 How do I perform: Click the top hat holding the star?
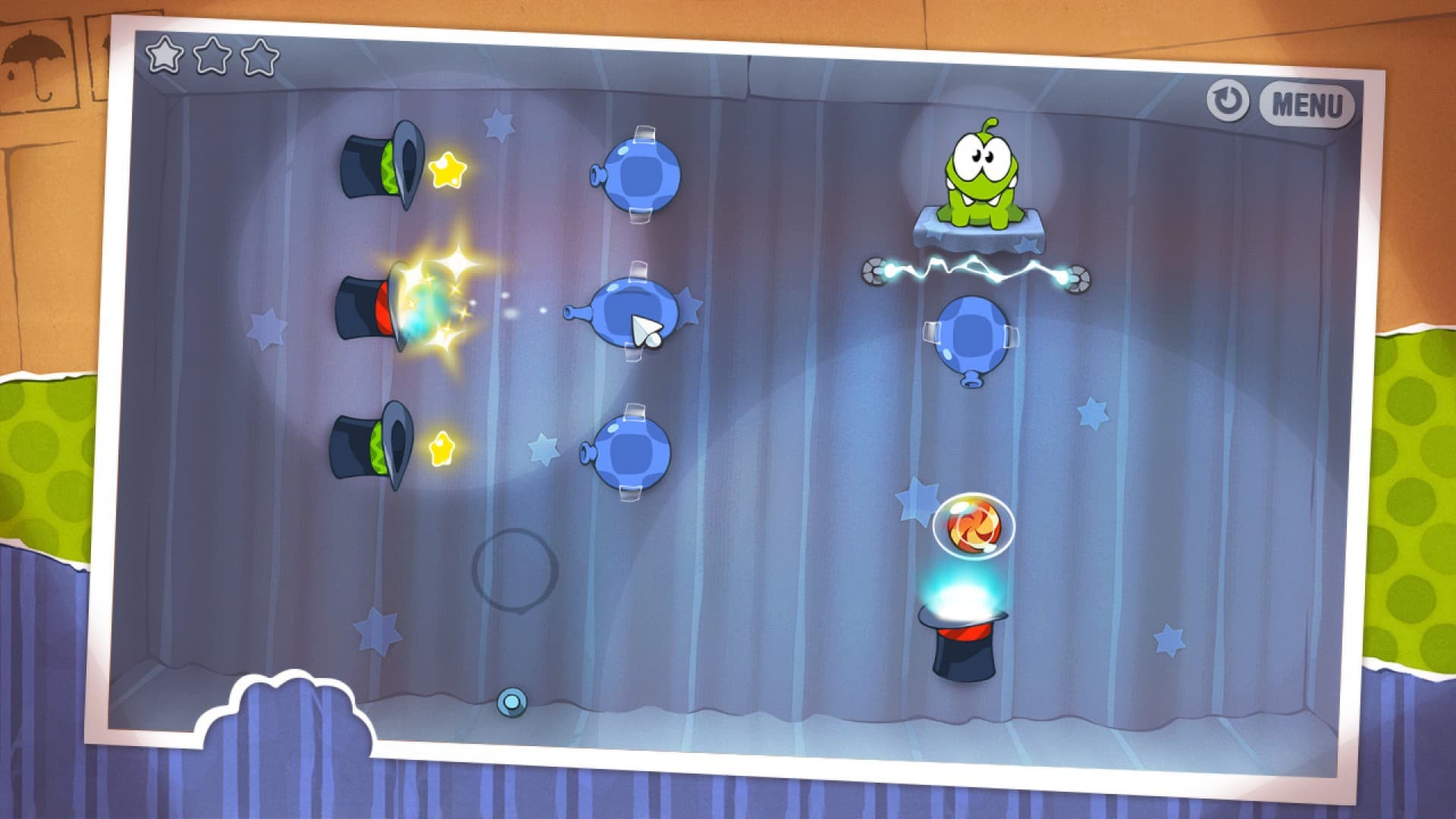379,163
